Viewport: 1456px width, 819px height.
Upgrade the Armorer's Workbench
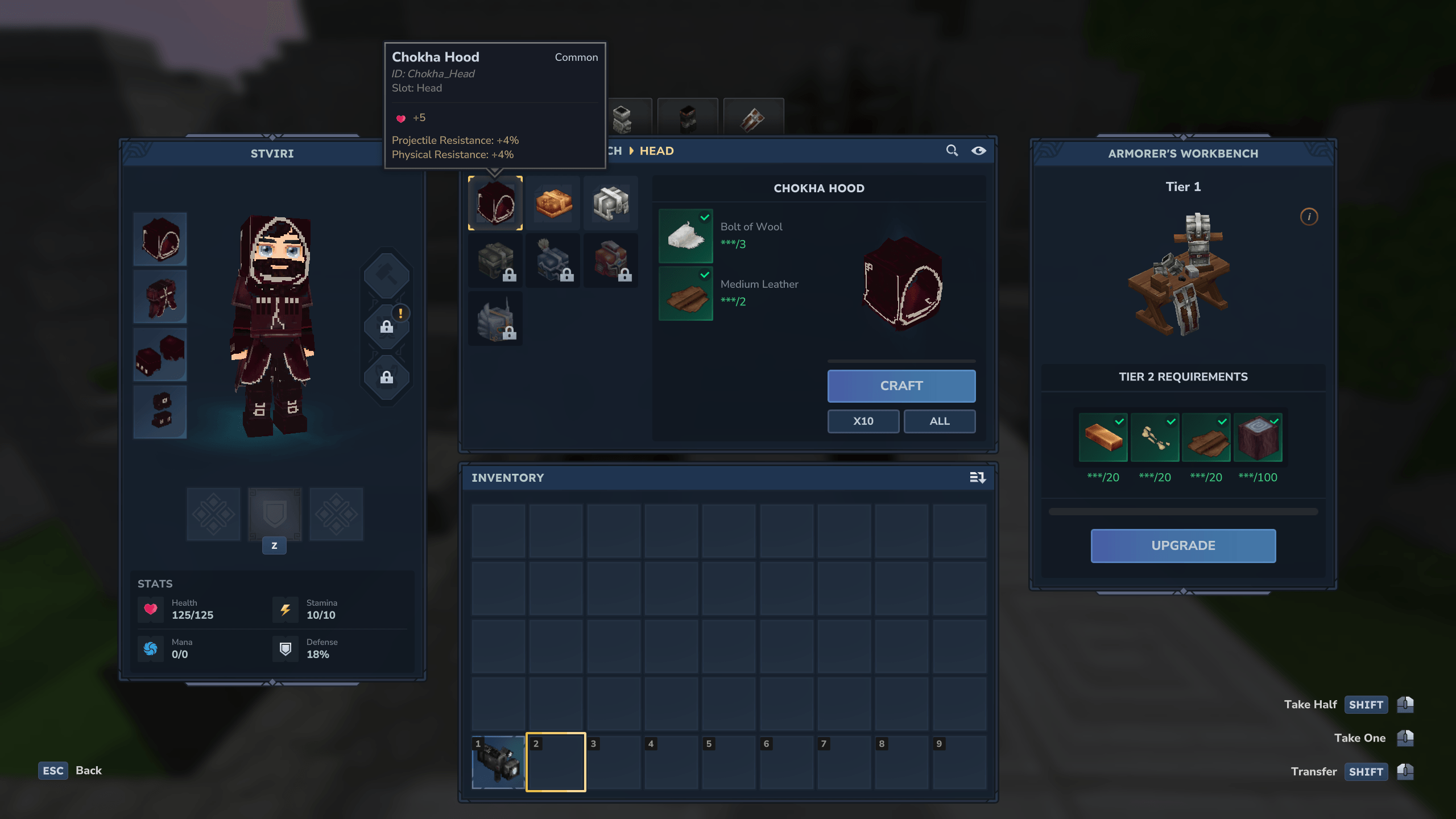1183,545
